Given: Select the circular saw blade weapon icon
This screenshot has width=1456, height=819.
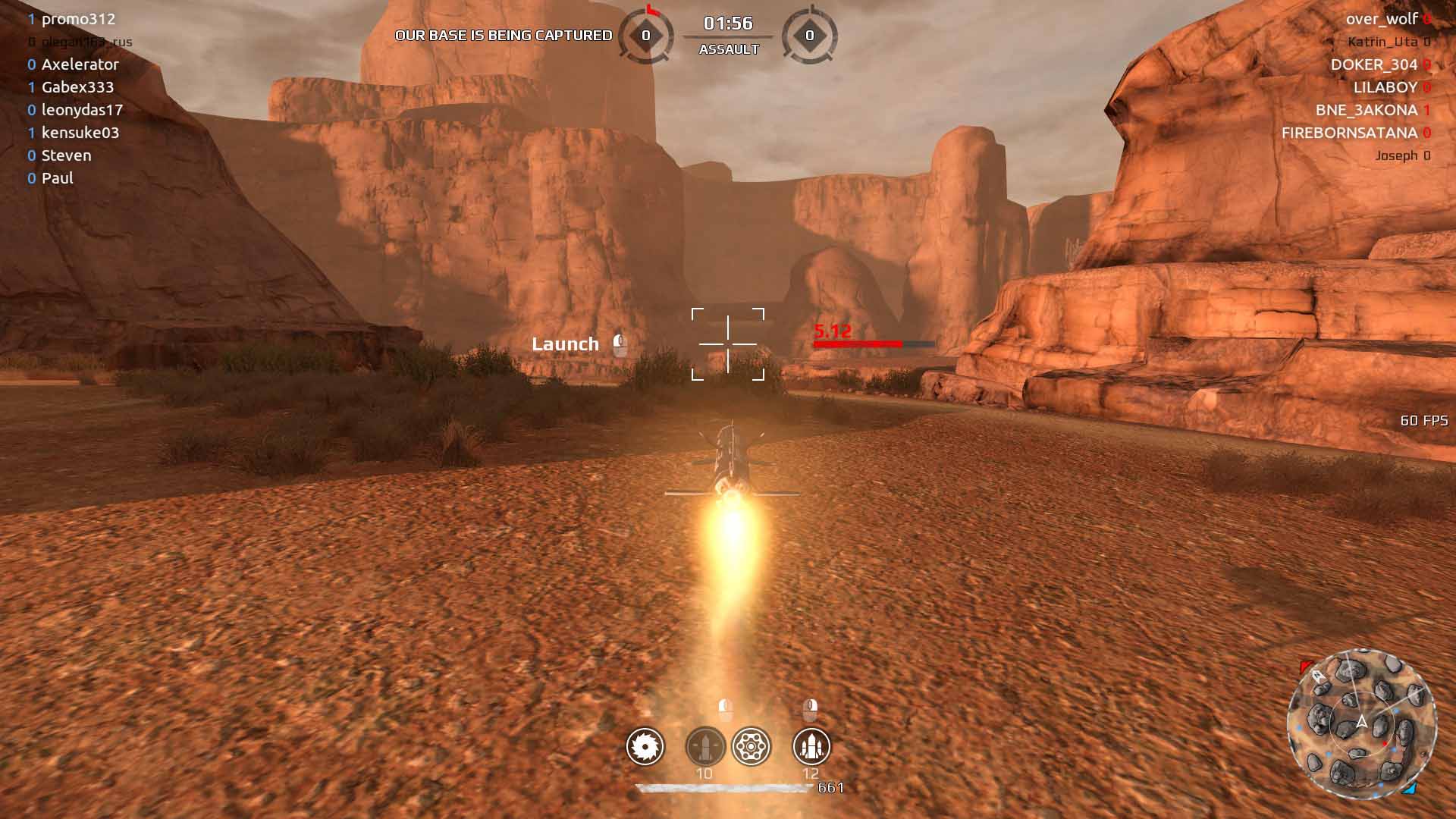Looking at the screenshot, I should [x=645, y=746].
